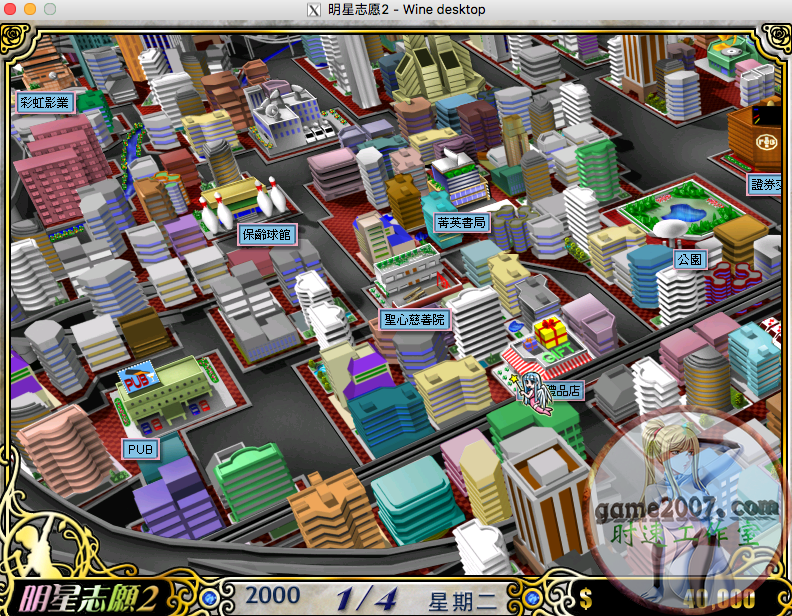Open the 保齡球館 bowling alley label
792x616 pixels.
[x=267, y=235]
